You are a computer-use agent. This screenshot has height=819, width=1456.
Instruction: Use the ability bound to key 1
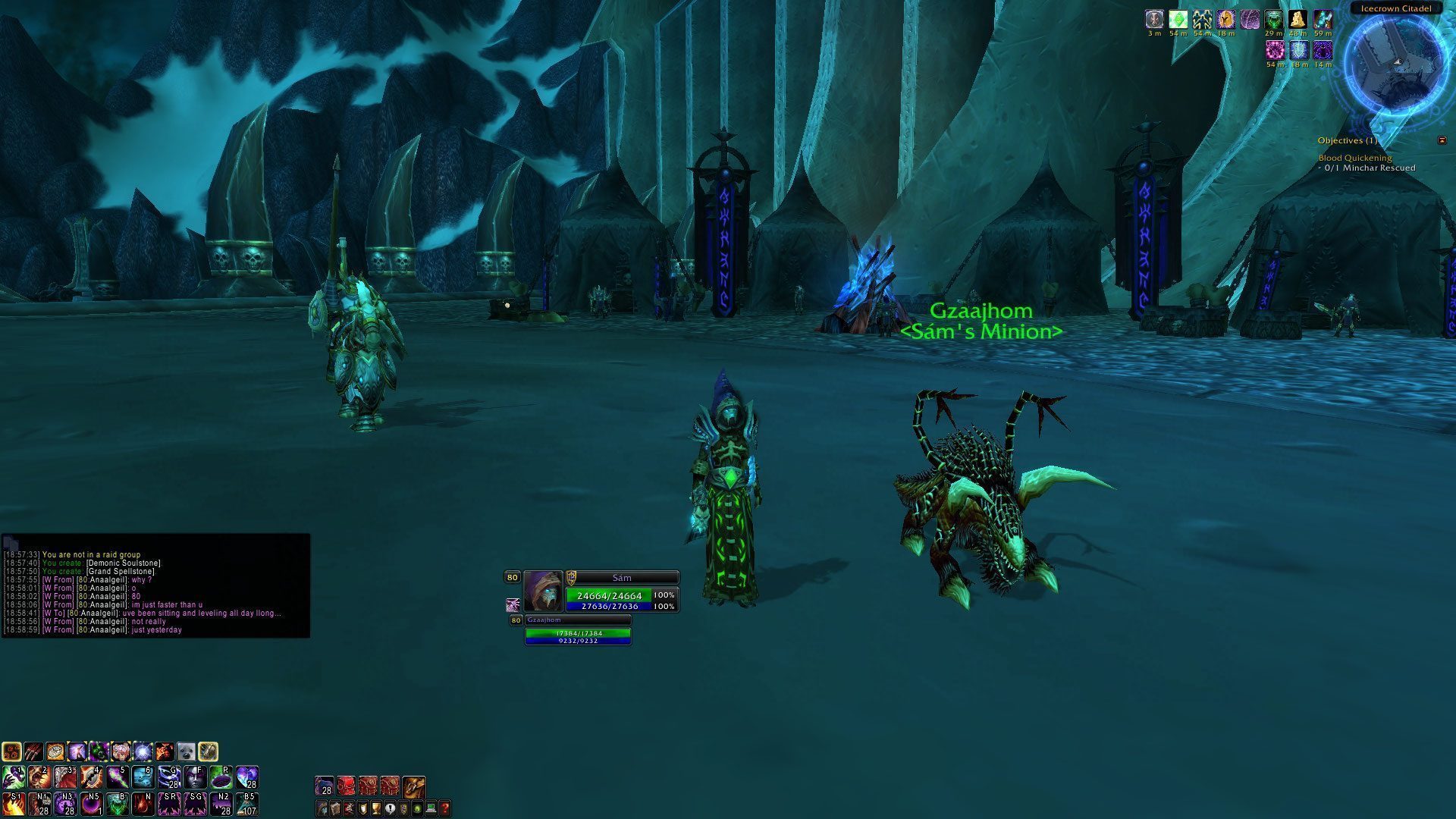click(x=14, y=777)
